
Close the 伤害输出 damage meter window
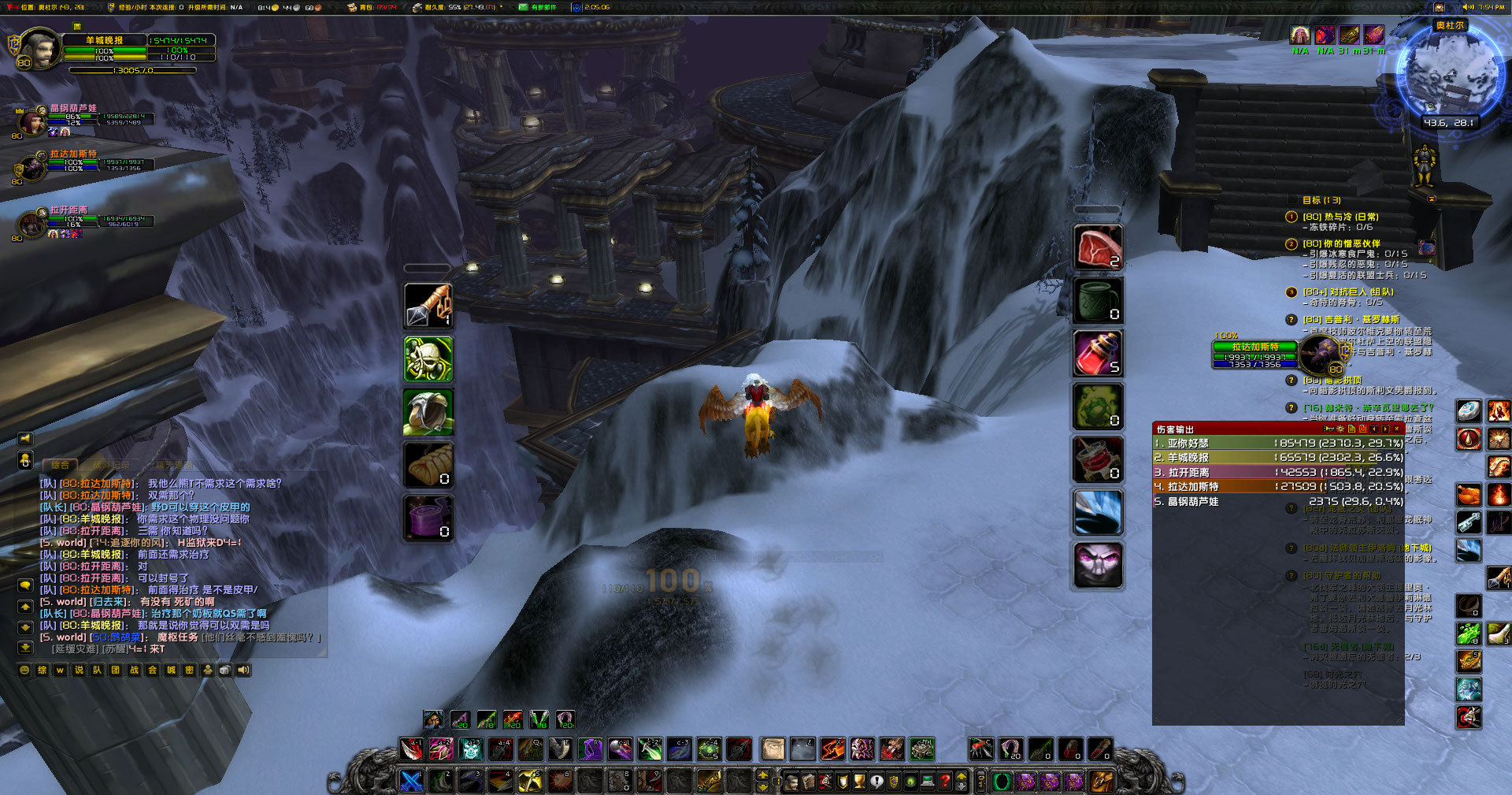click(1397, 429)
